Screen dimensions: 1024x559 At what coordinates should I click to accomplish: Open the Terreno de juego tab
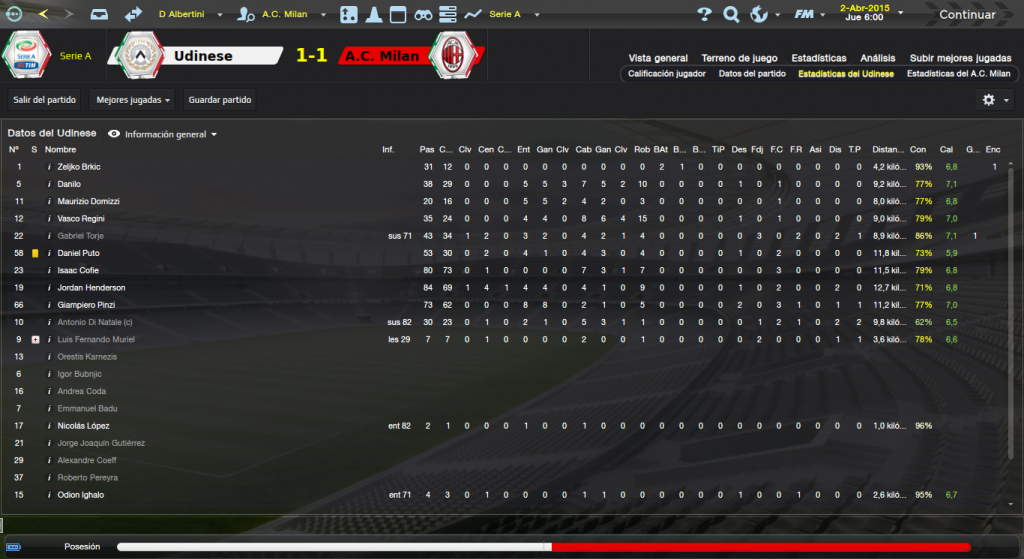coord(739,58)
